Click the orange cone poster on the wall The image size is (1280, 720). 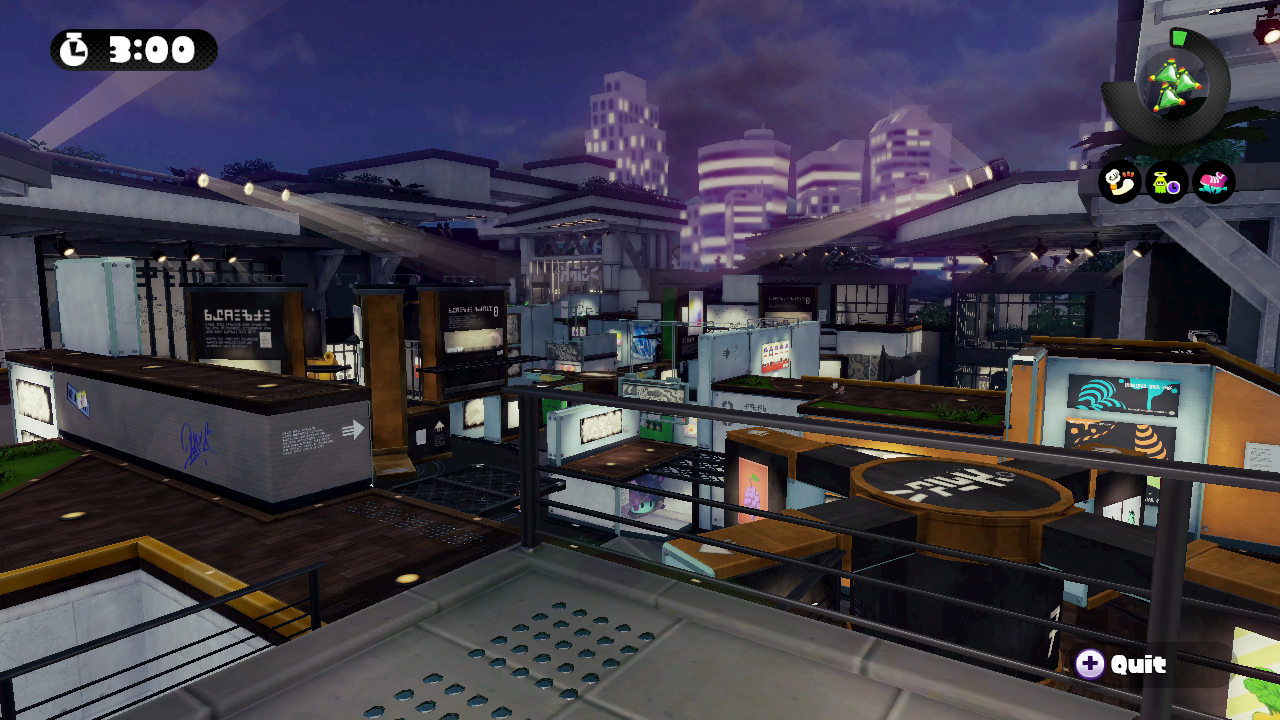point(1150,442)
